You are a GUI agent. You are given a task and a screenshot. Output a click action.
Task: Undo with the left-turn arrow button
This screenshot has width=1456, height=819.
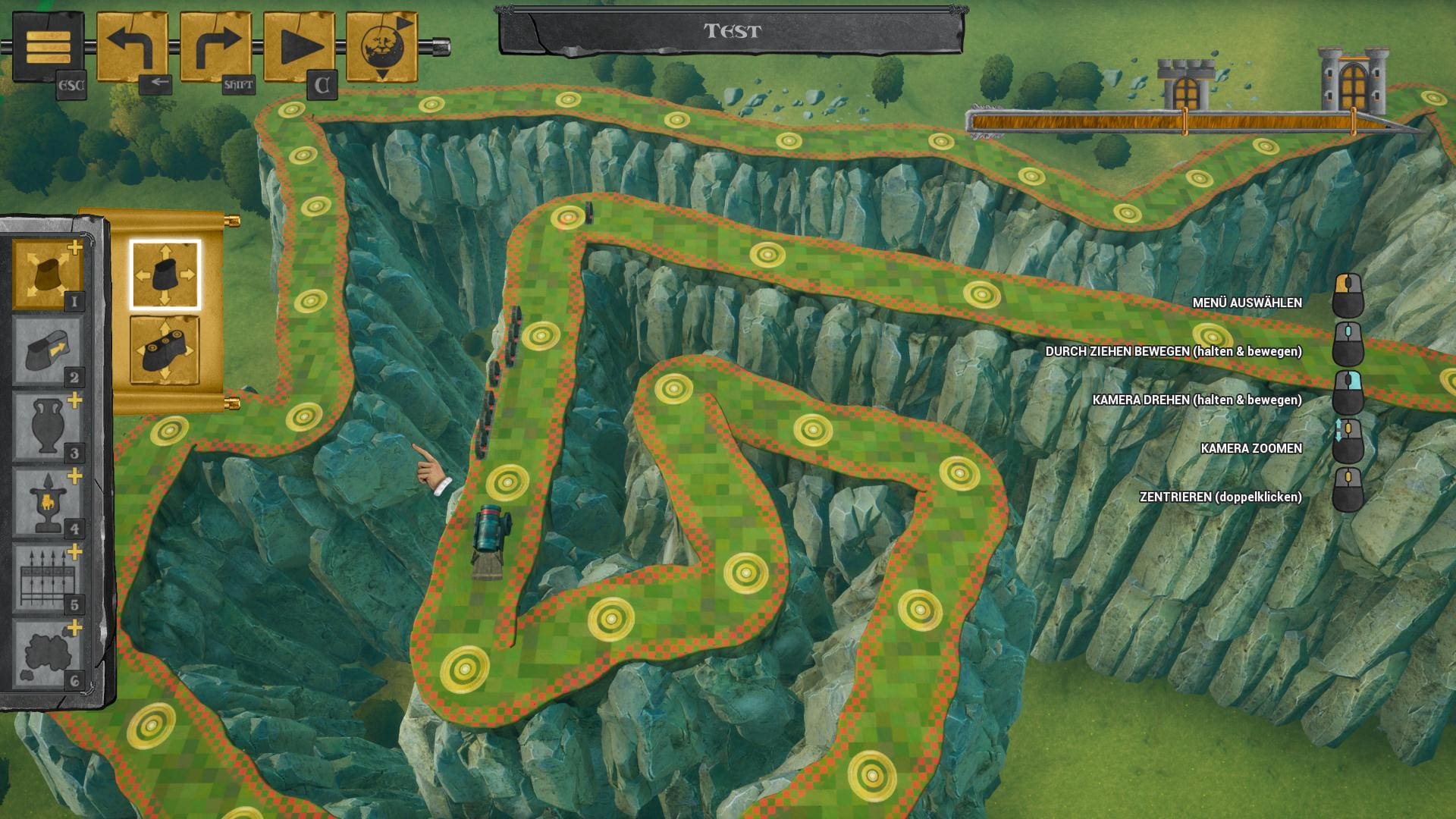132,47
